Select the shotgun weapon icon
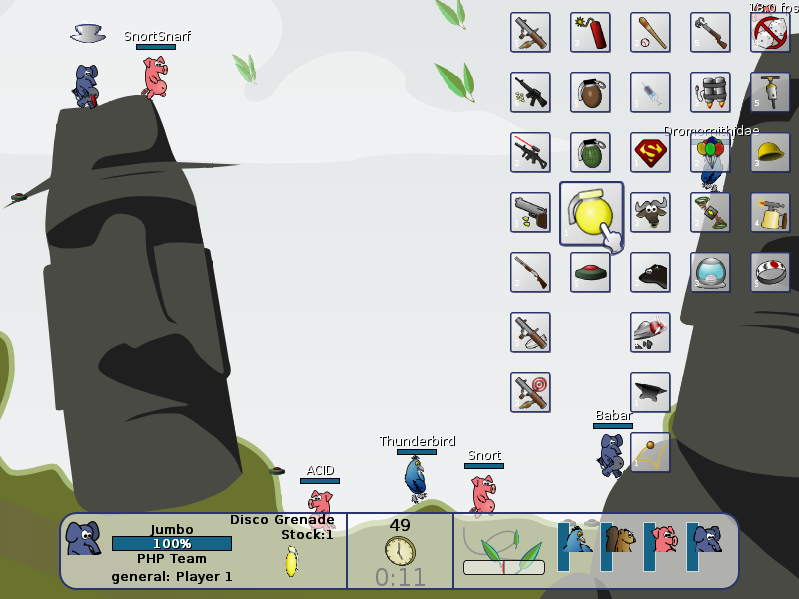This screenshot has height=599, width=799. (530, 272)
